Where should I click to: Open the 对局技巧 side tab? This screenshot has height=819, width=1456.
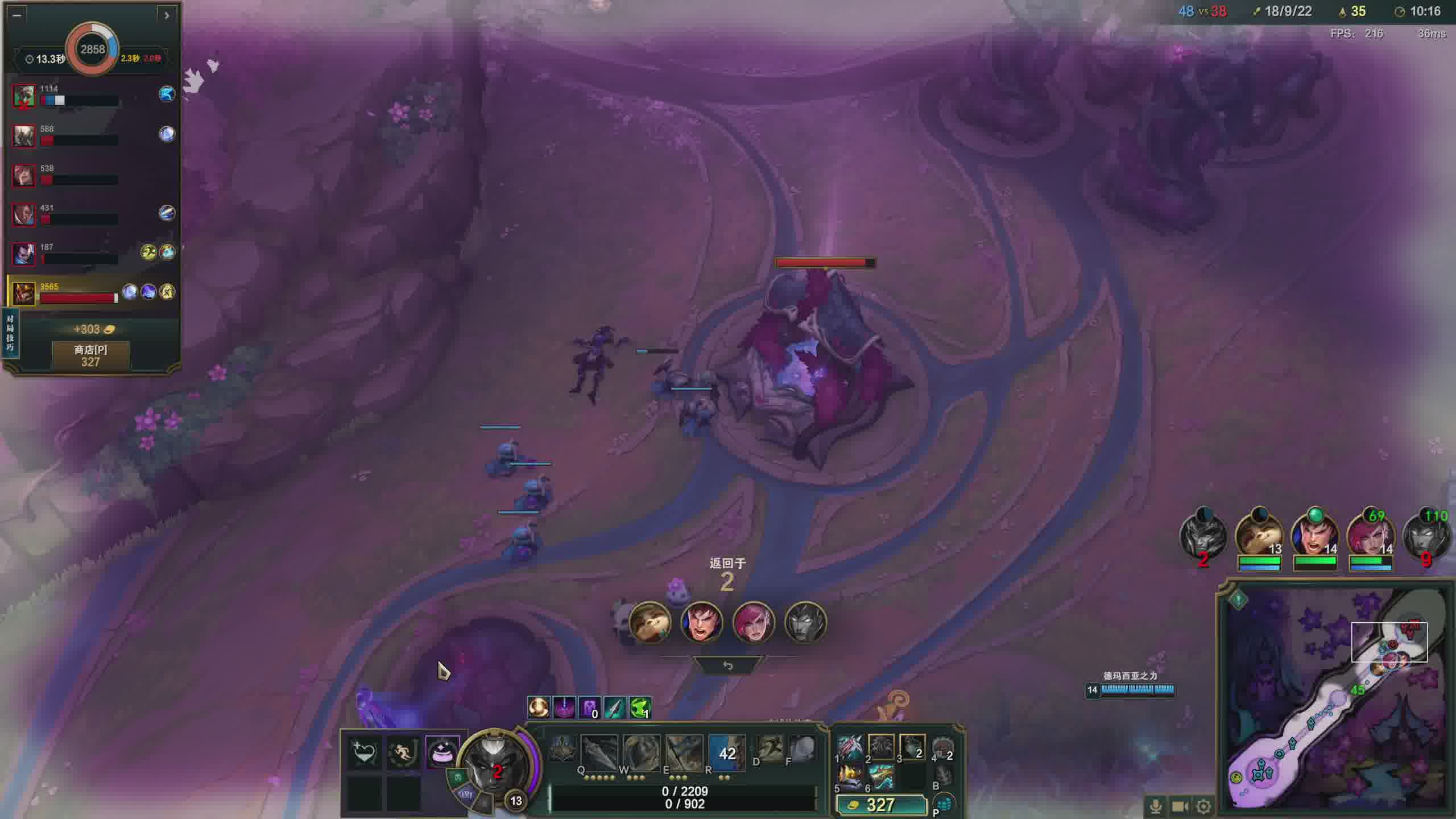click(10, 333)
